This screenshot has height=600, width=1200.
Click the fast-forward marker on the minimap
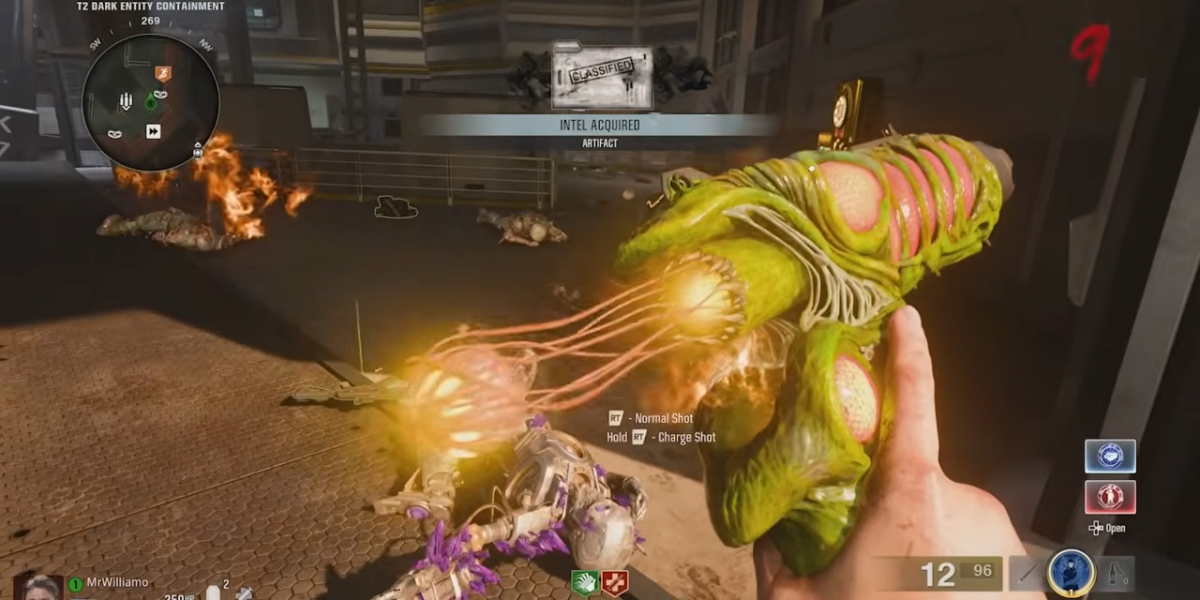(x=154, y=131)
